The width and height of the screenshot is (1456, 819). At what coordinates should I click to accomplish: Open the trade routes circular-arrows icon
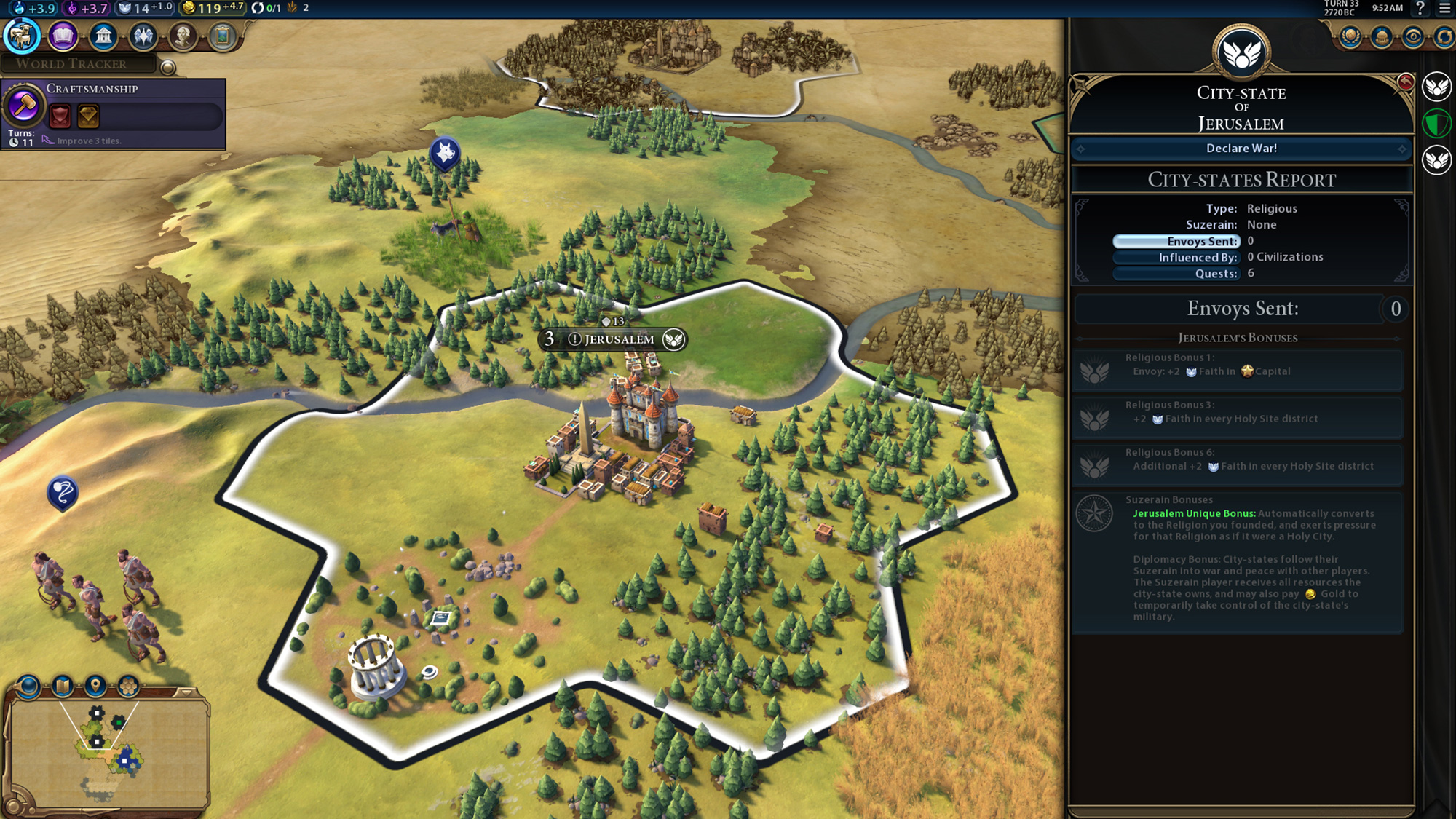[x=1447, y=36]
